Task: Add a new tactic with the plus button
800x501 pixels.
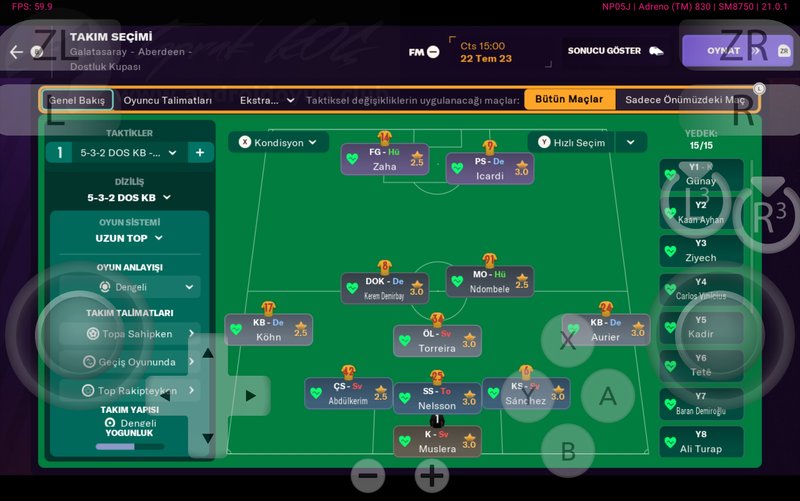Action: click(x=199, y=152)
